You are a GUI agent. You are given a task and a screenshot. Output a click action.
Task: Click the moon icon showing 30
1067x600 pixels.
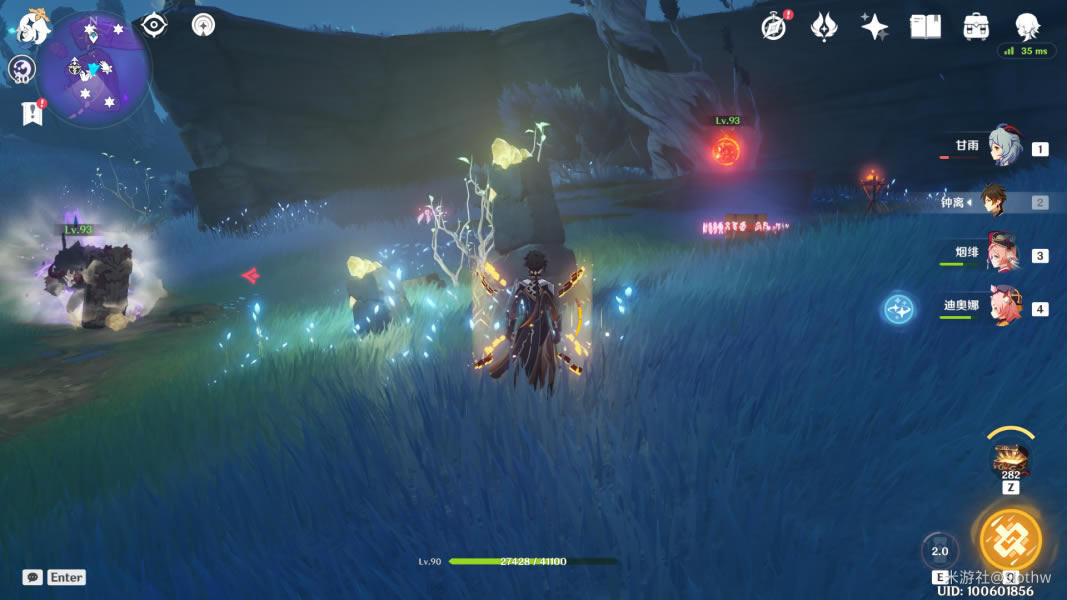[x=22, y=69]
